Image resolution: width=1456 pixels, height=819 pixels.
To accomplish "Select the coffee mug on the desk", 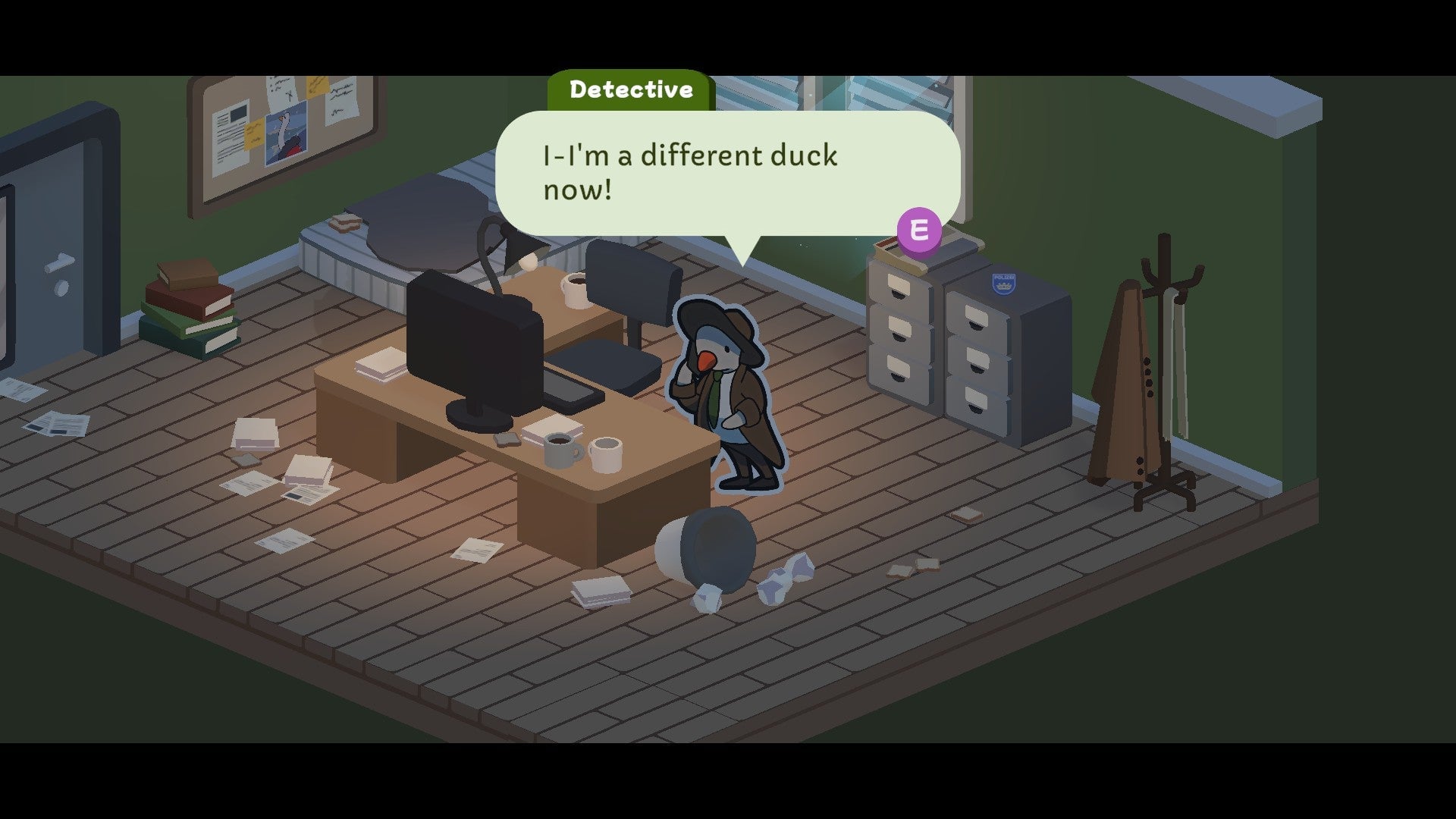I will (x=561, y=451).
